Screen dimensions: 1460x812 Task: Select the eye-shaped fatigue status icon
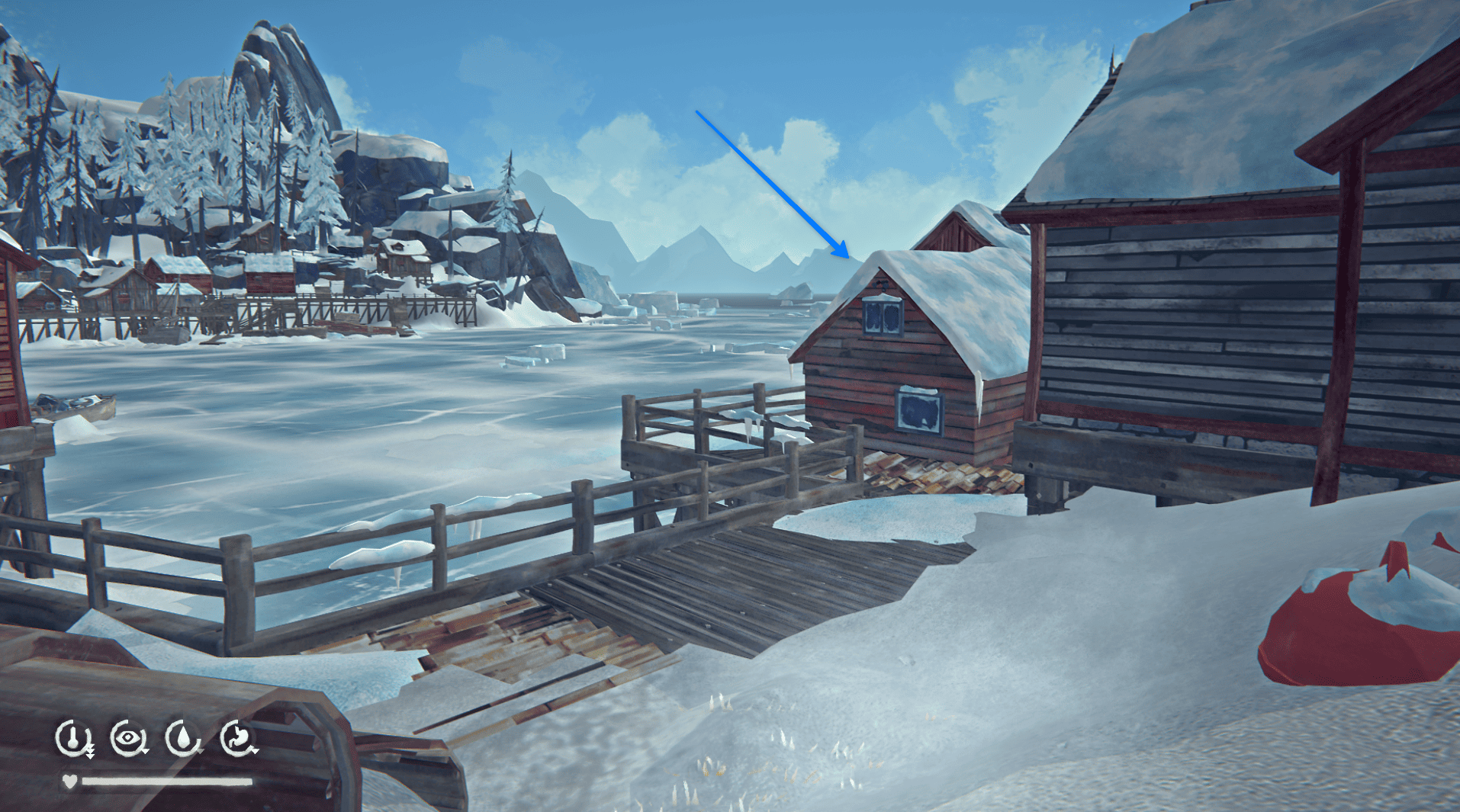(x=128, y=738)
